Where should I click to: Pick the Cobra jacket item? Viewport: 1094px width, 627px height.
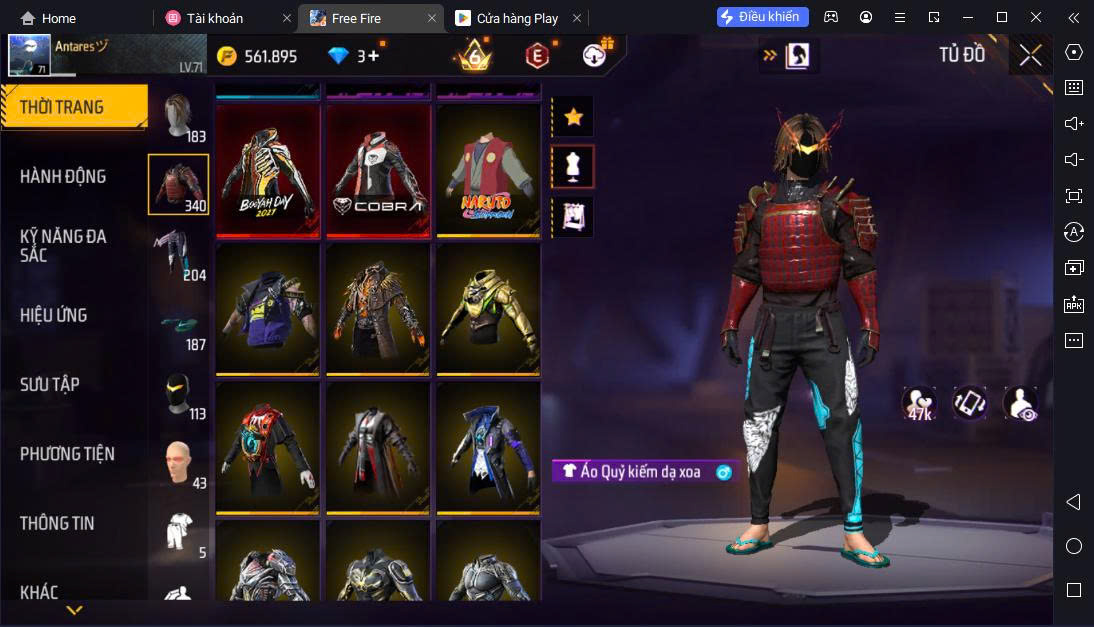(x=378, y=171)
